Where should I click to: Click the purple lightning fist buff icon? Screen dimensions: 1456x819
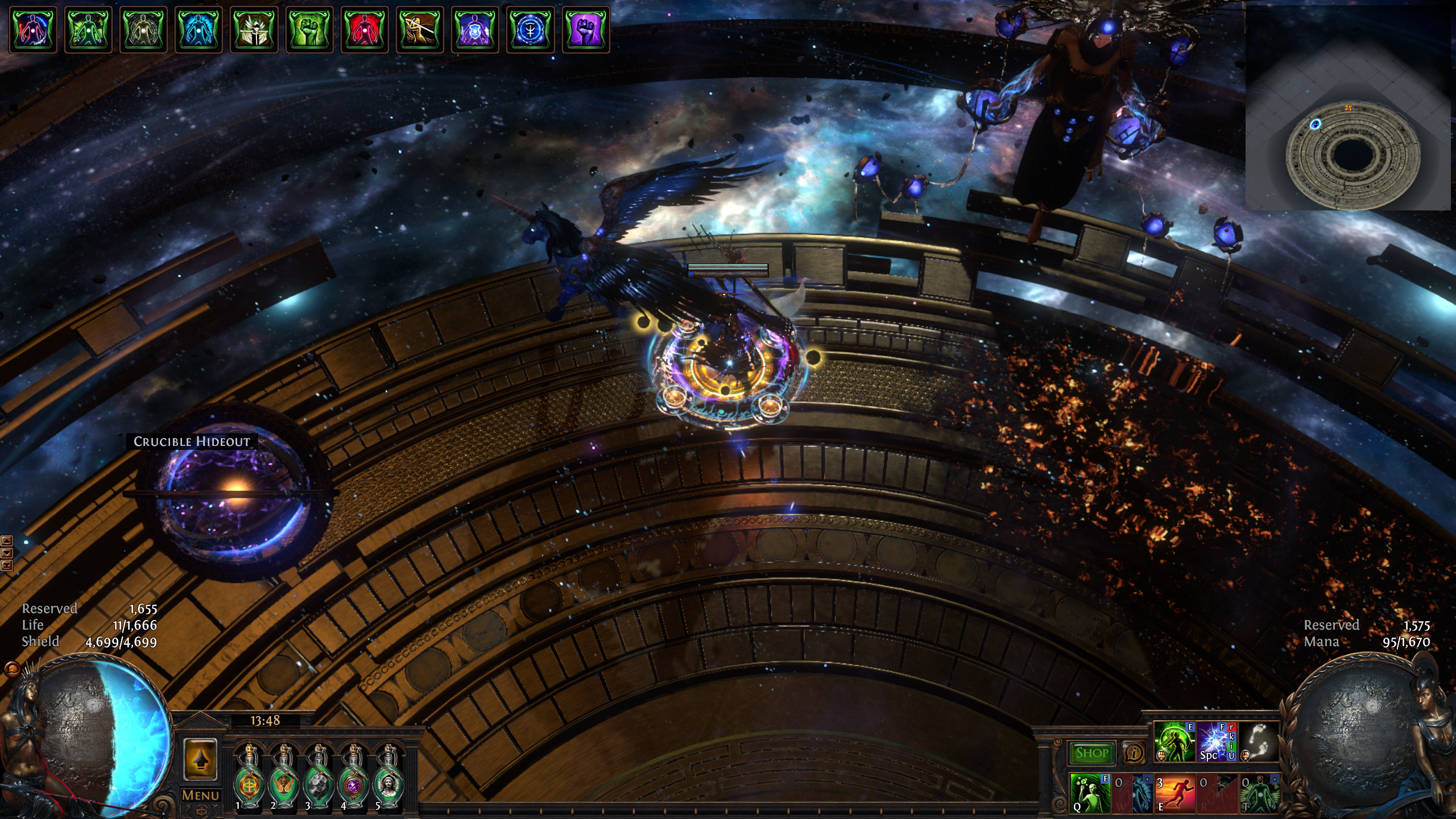[x=585, y=30]
